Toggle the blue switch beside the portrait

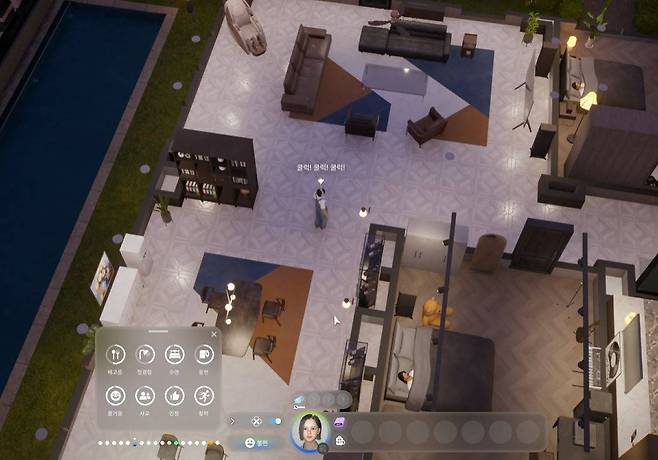[x=275, y=421]
